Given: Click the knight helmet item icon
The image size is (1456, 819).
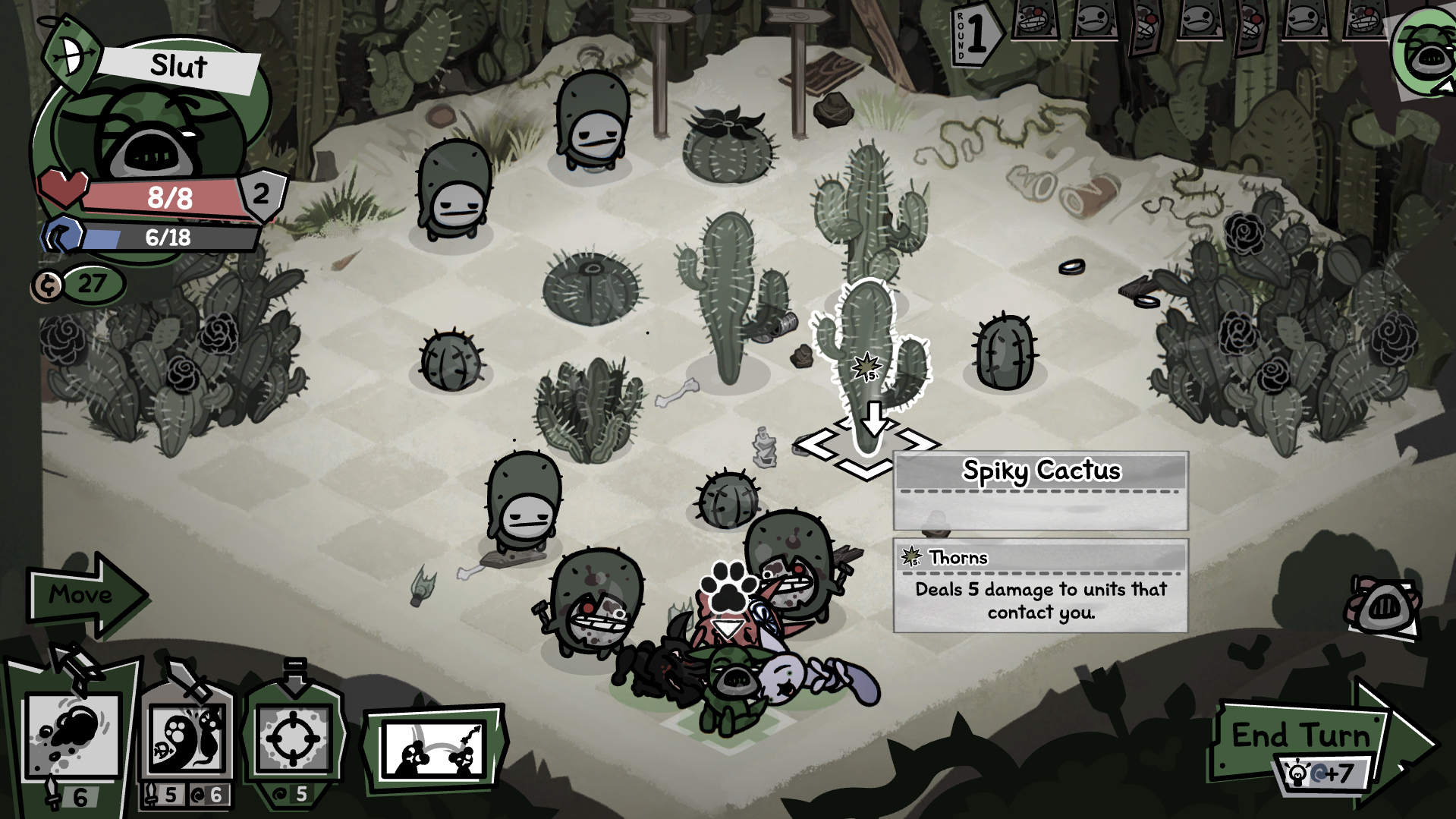Looking at the screenshot, I should pyautogui.click(x=1384, y=606).
